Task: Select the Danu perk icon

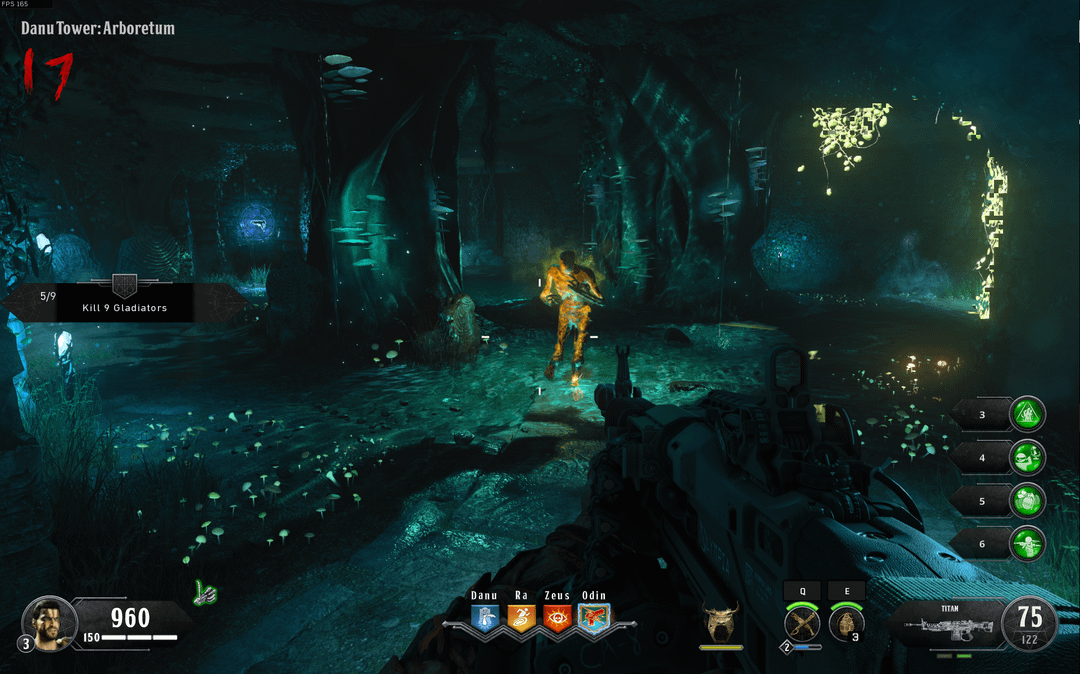Action: [x=484, y=618]
